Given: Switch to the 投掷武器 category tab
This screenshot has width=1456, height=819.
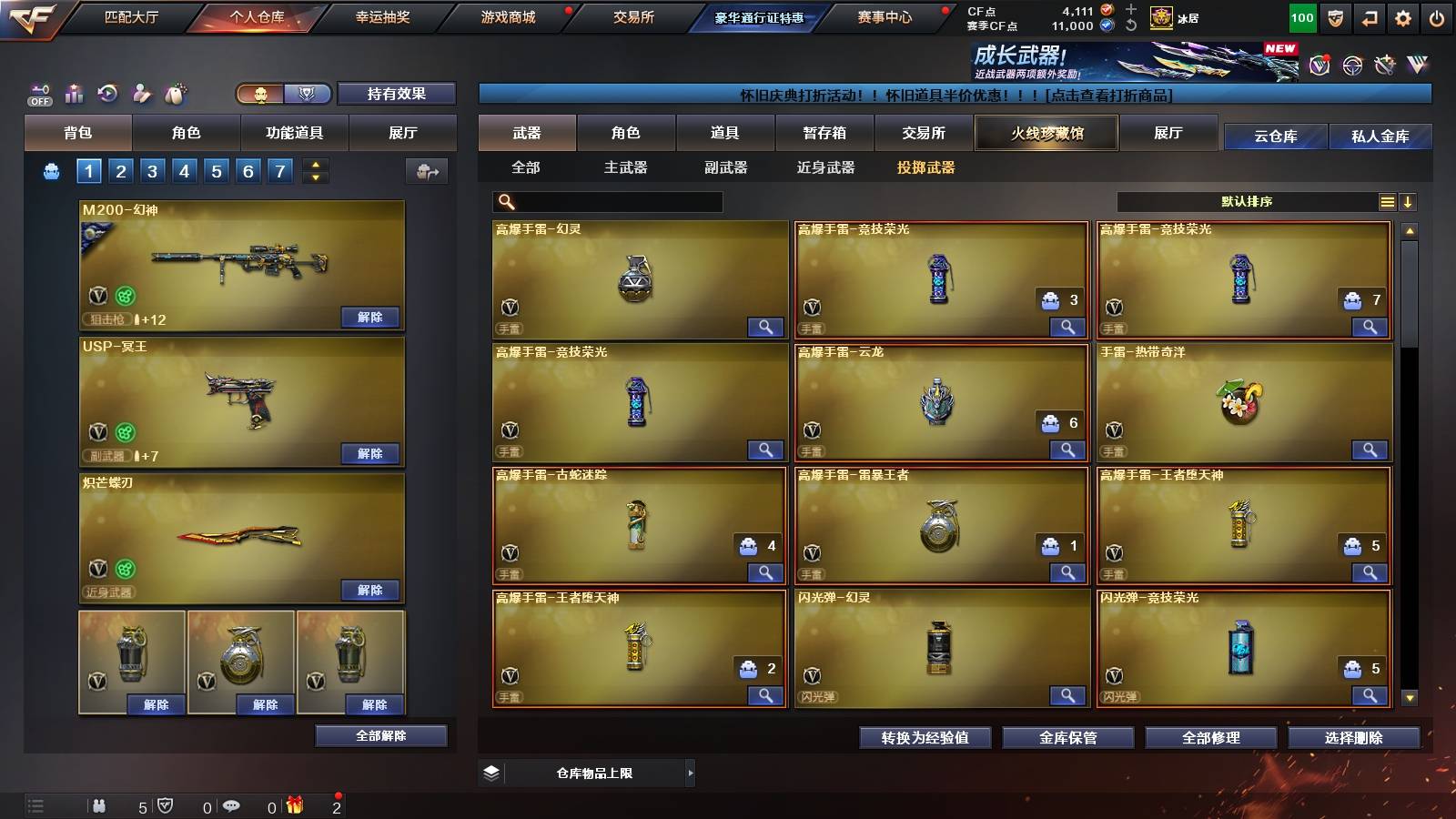Looking at the screenshot, I should coord(926,168).
